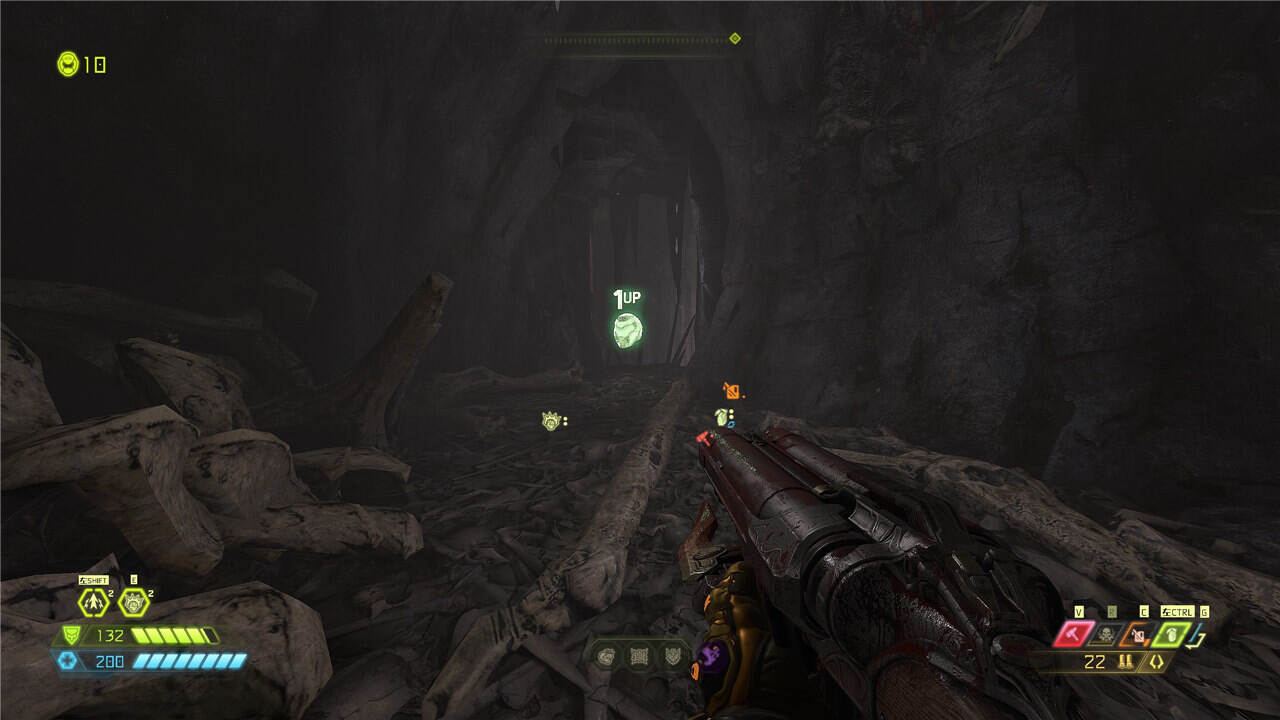The image size is (1280, 720).
Task: Select the weapon mod indicator beside ammo
Action: (x=1157, y=662)
